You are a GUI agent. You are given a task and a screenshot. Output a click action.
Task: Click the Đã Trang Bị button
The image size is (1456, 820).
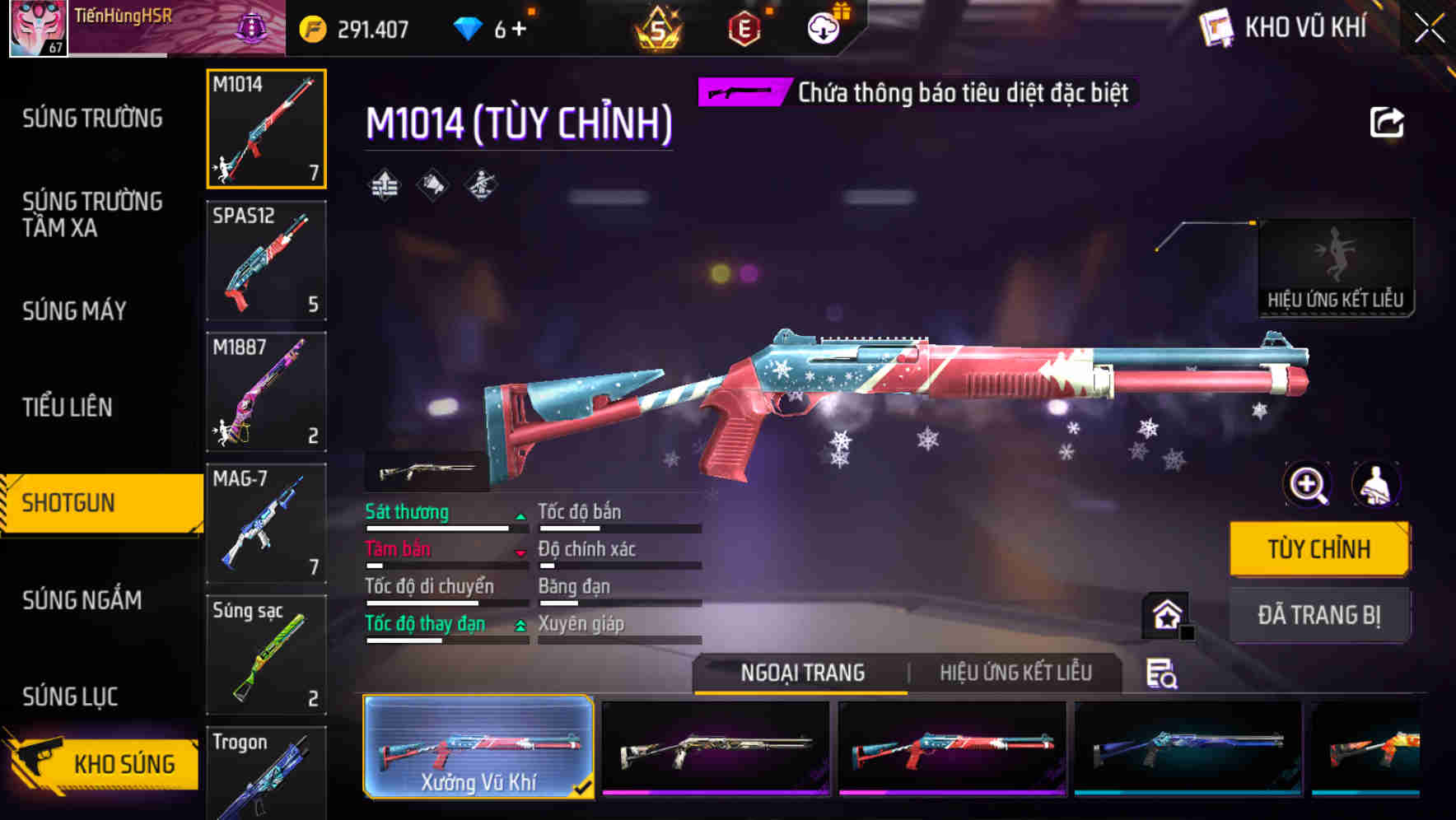click(1319, 614)
